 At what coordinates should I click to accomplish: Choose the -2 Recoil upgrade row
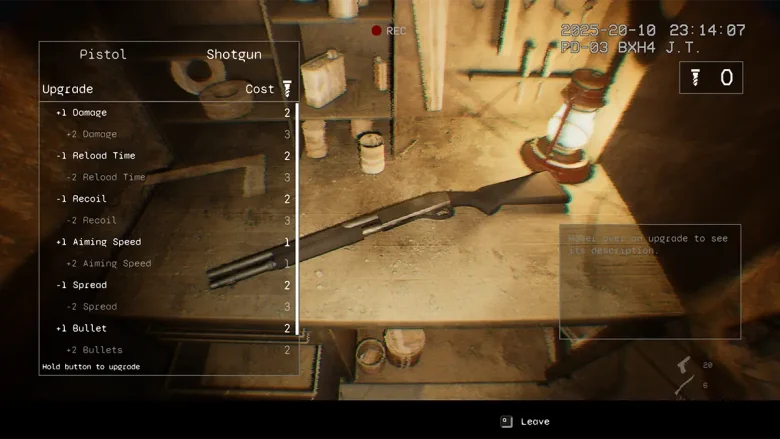(x=167, y=220)
